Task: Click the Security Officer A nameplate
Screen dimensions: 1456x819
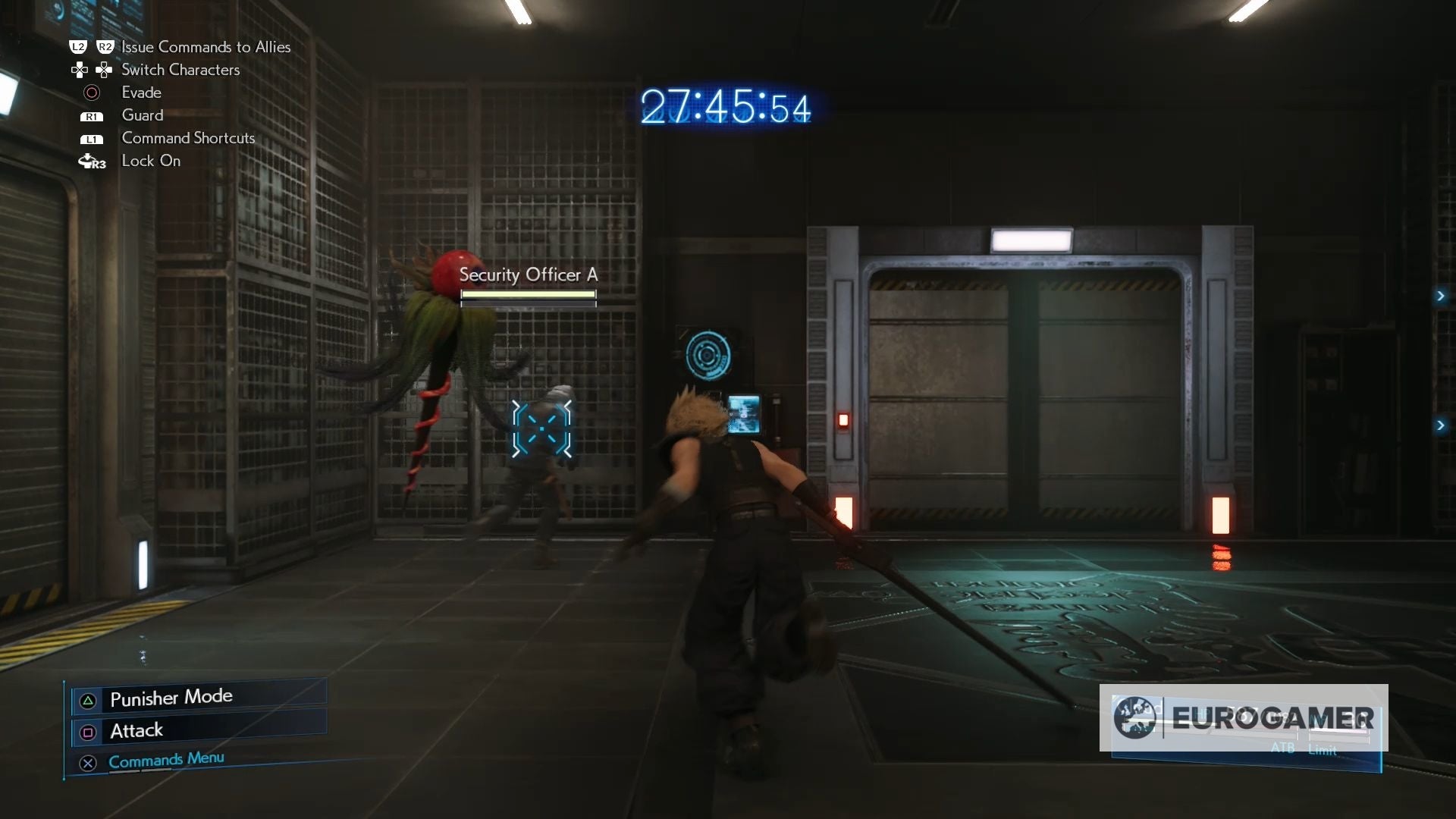Action: click(x=529, y=275)
